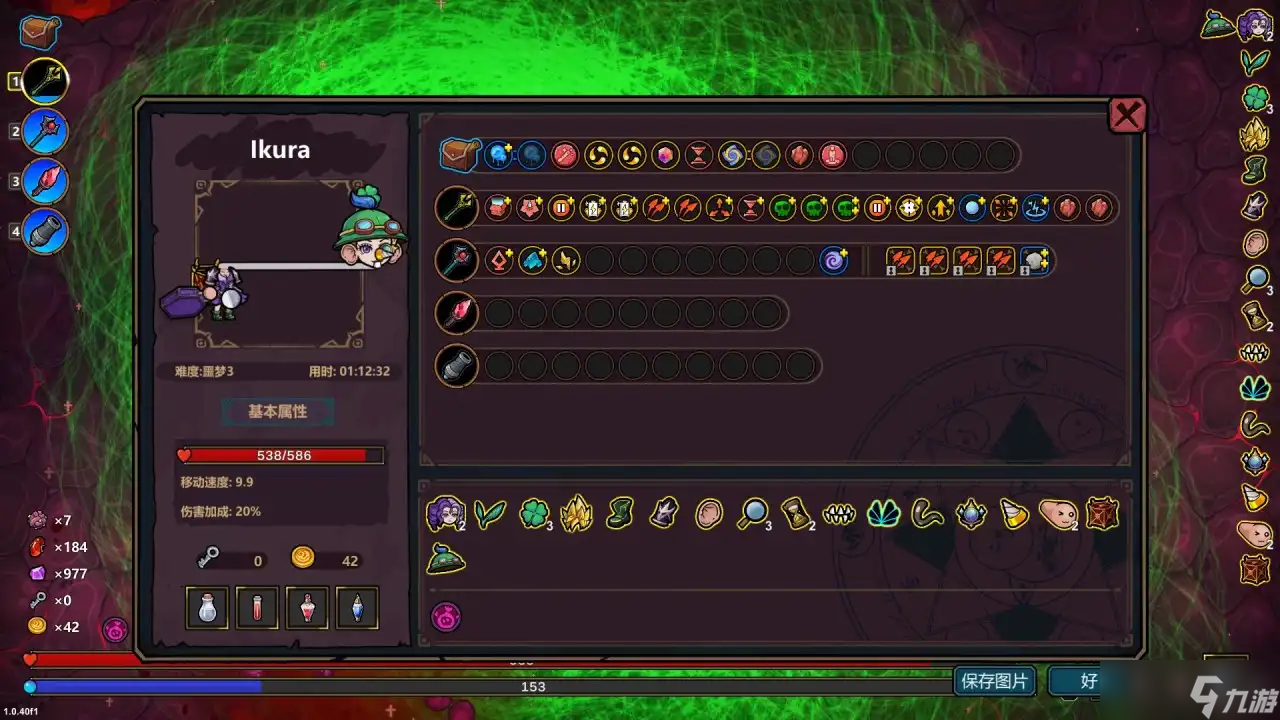Choose the red-orb wand in weapon slot 2
This screenshot has width=1280, height=720.
click(x=45, y=131)
